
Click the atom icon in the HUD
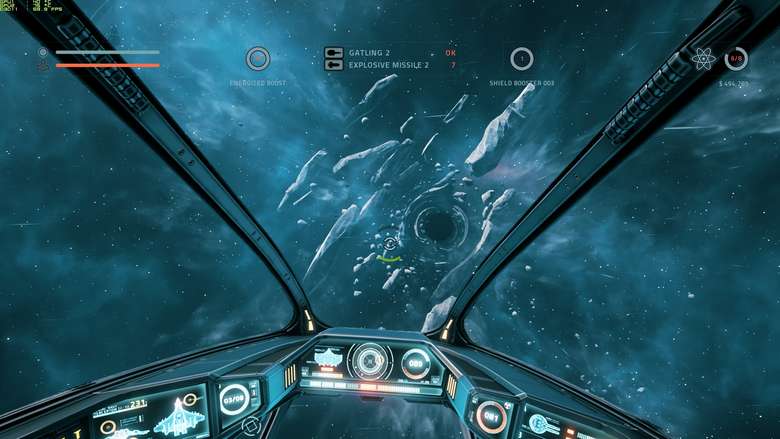[x=703, y=59]
